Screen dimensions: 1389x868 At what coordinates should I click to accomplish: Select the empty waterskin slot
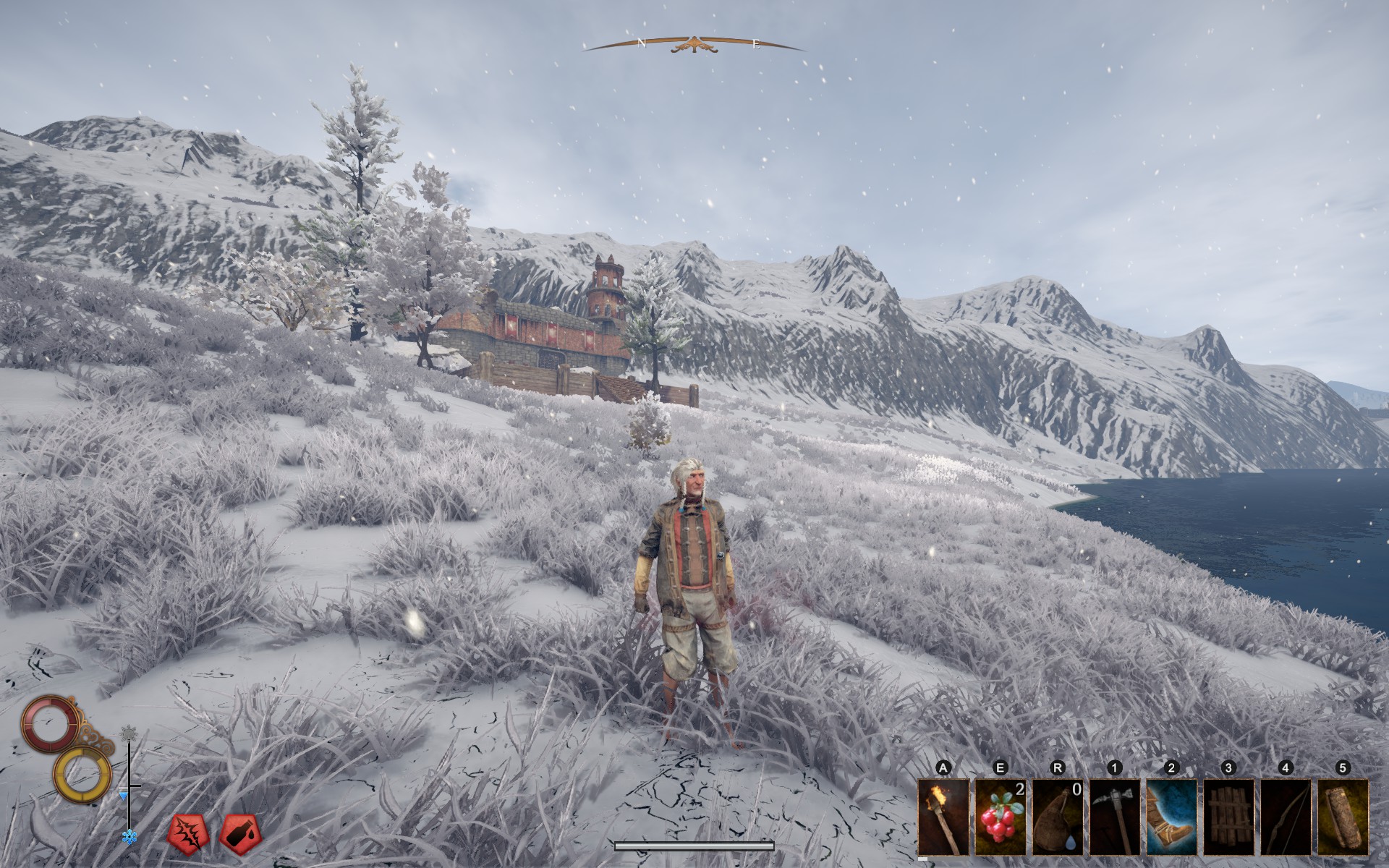click(x=1057, y=817)
